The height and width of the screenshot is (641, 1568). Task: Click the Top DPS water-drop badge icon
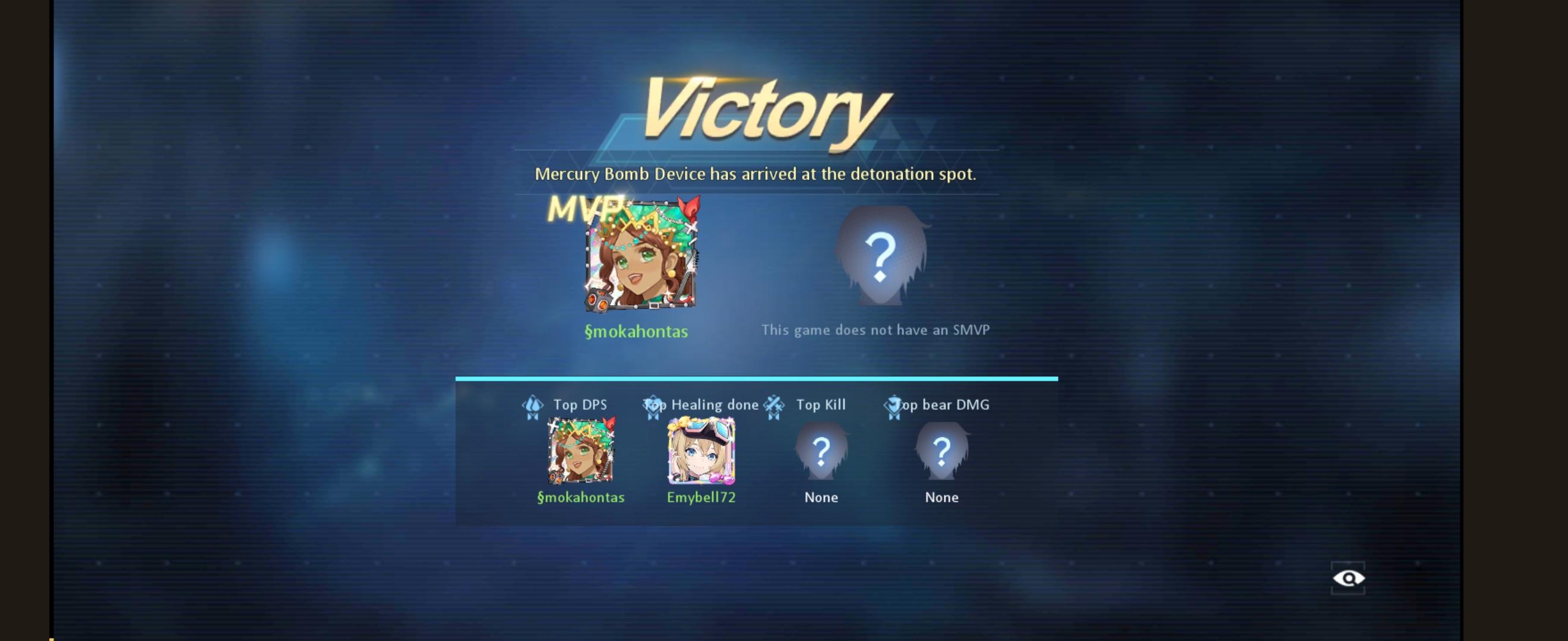coord(532,406)
